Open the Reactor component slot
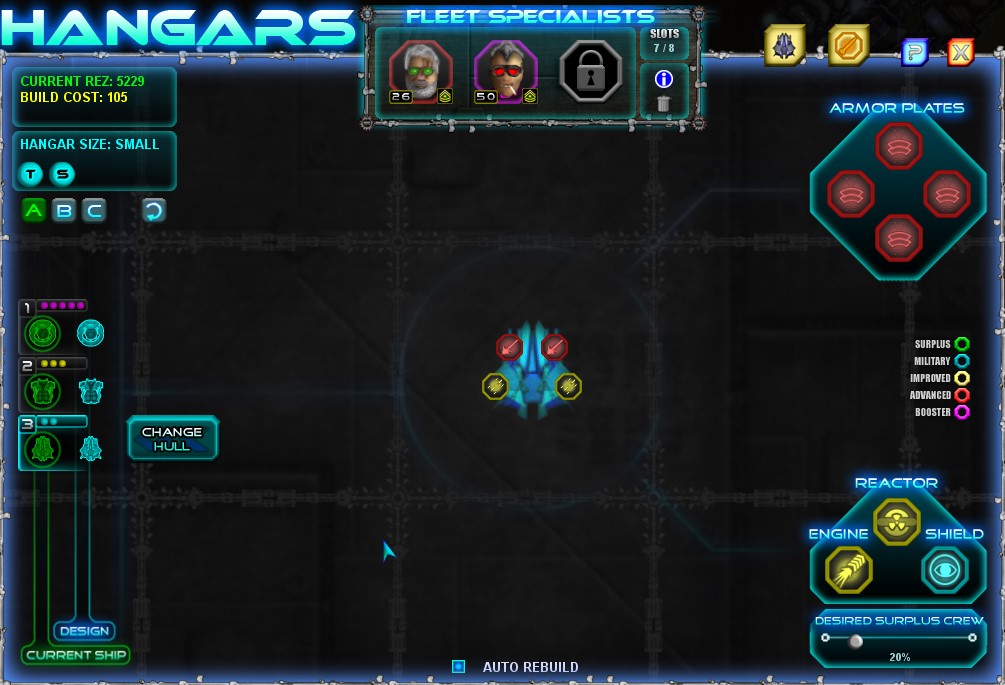This screenshot has width=1005, height=685. pos(896,521)
